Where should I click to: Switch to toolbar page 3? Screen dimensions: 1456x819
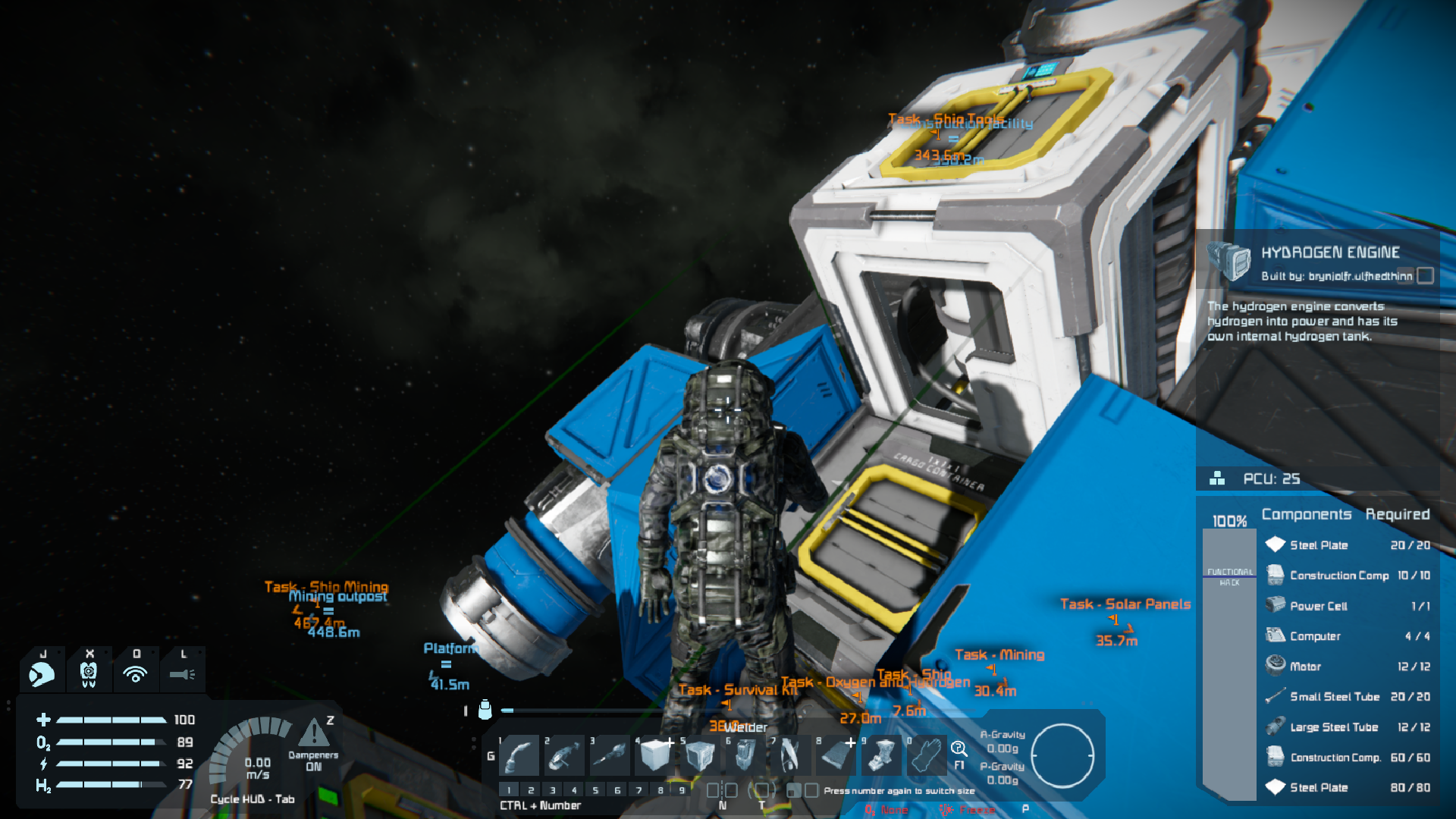[553, 790]
